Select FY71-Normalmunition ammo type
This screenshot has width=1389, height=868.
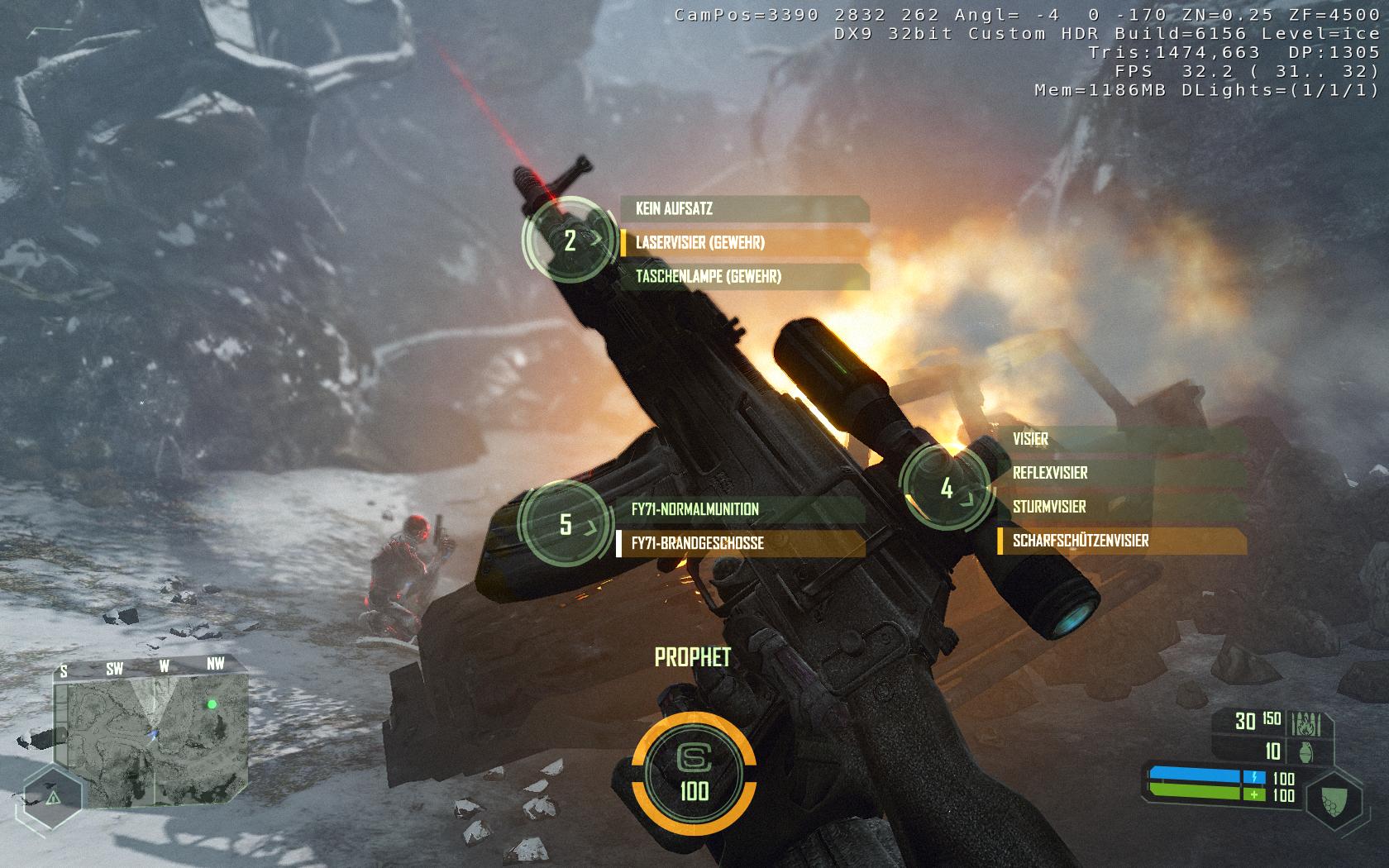[740, 509]
